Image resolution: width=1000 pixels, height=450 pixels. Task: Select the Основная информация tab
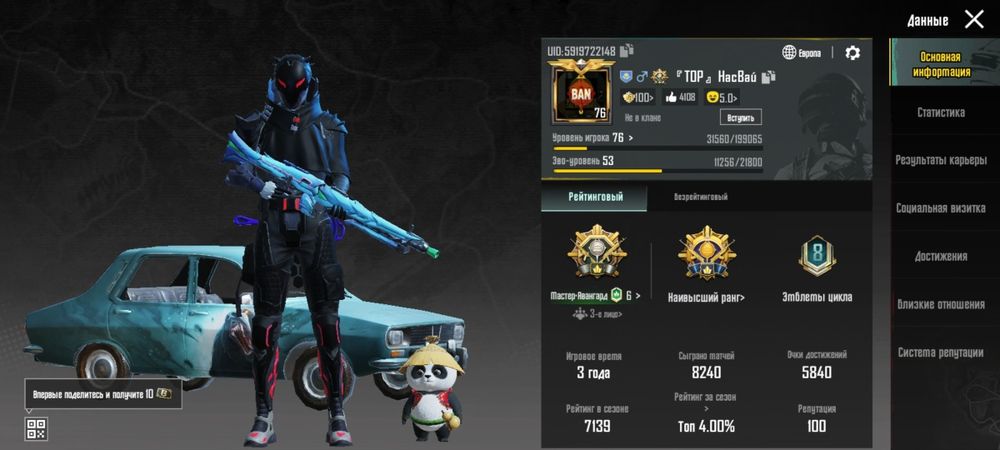click(x=941, y=65)
